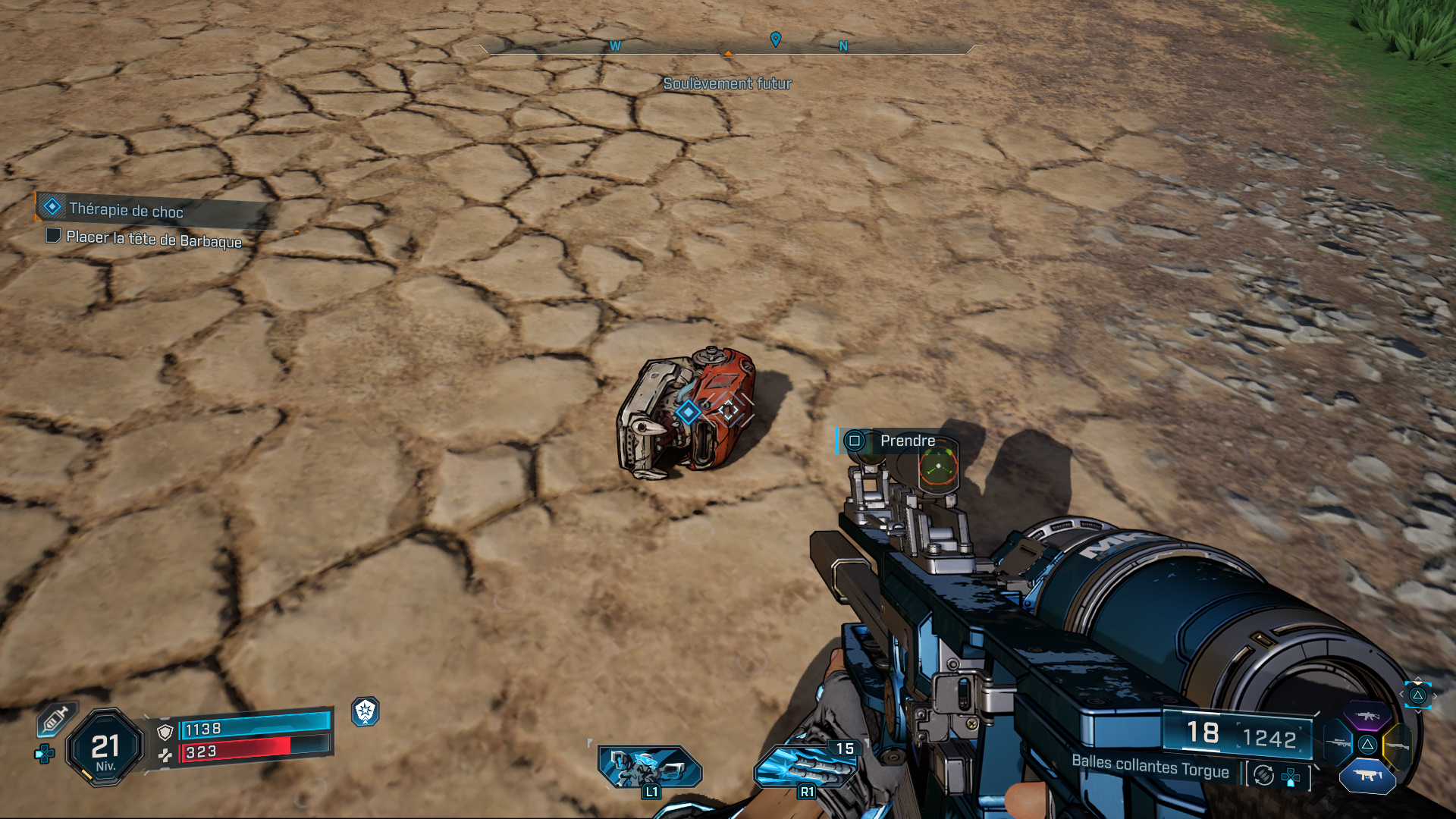Viewport: 1456px width, 819px height.
Task: Click the level 21 badge
Action: [x=105, y=748]
